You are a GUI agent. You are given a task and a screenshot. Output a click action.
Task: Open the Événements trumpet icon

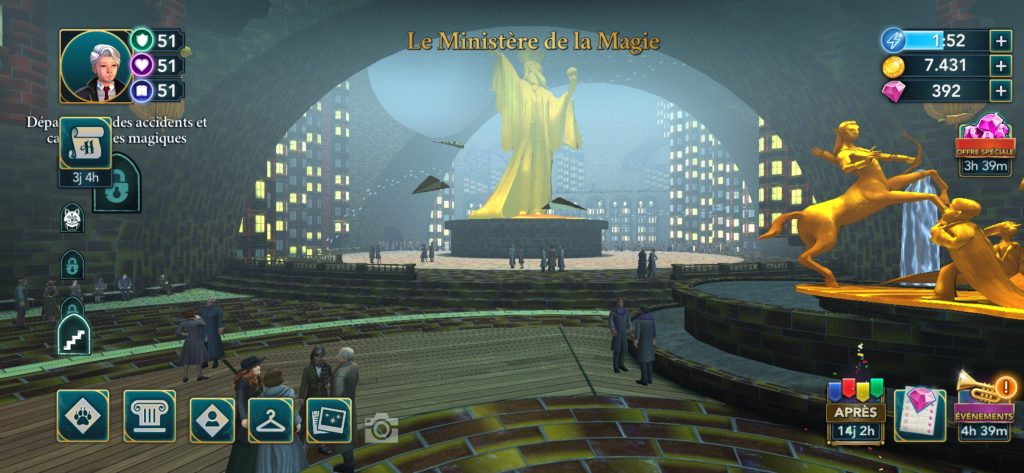[984, 404]
